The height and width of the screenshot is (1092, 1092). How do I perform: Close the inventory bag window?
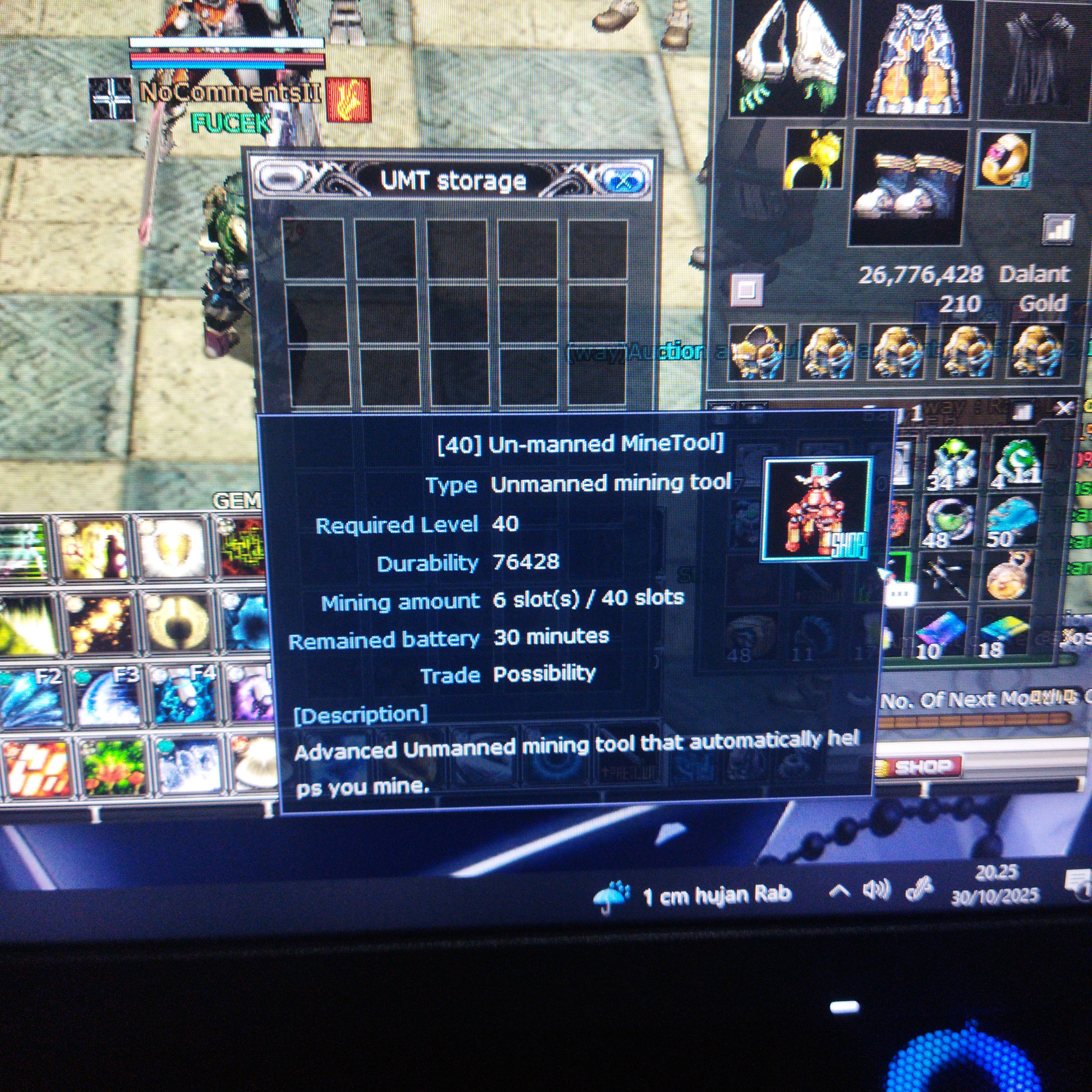1065,408
